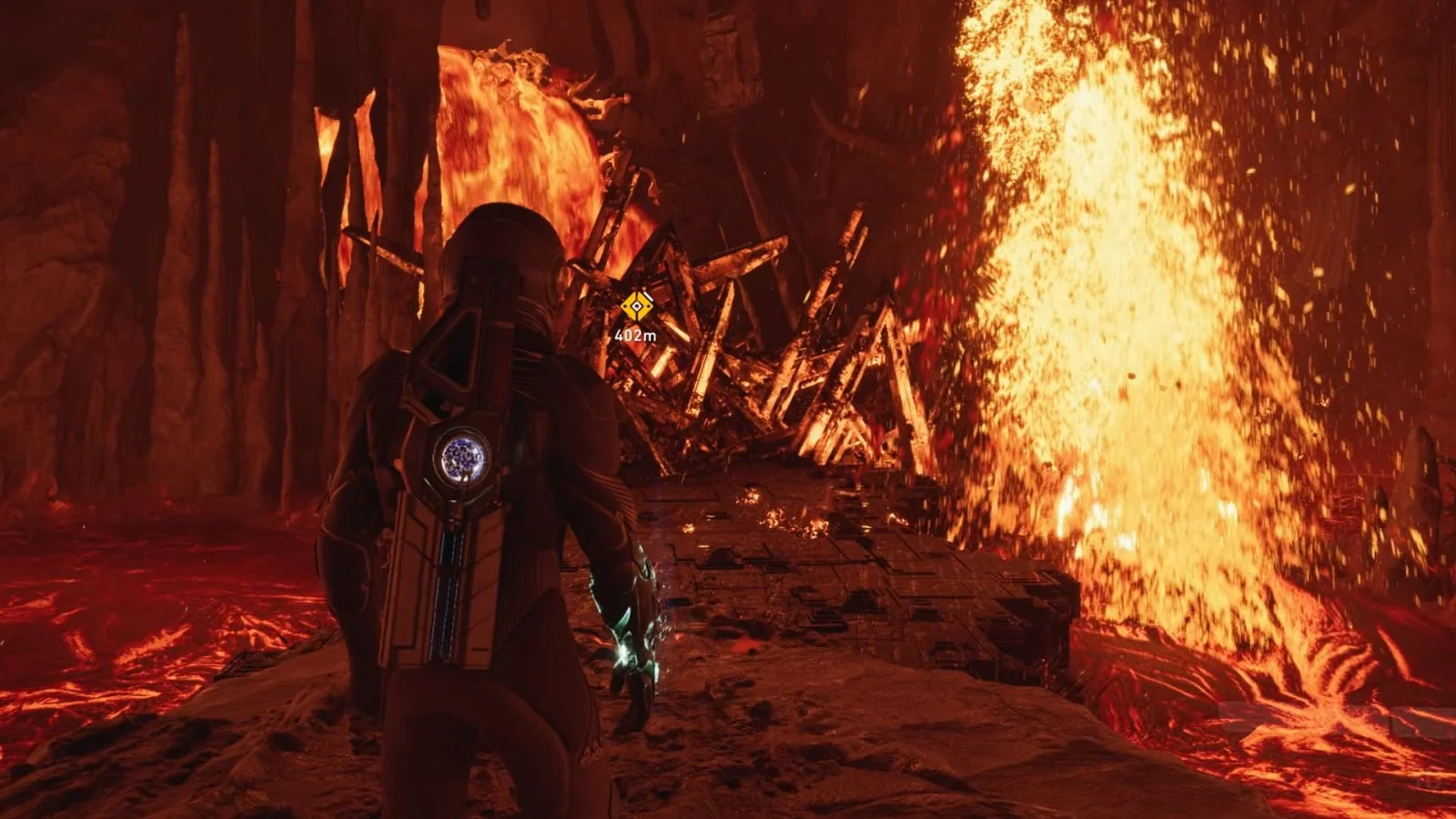Click the dark dot inside the waypoint diamond
This screenshot has height=819, width=1456.
pyautogui.click(x=636, y=306)
